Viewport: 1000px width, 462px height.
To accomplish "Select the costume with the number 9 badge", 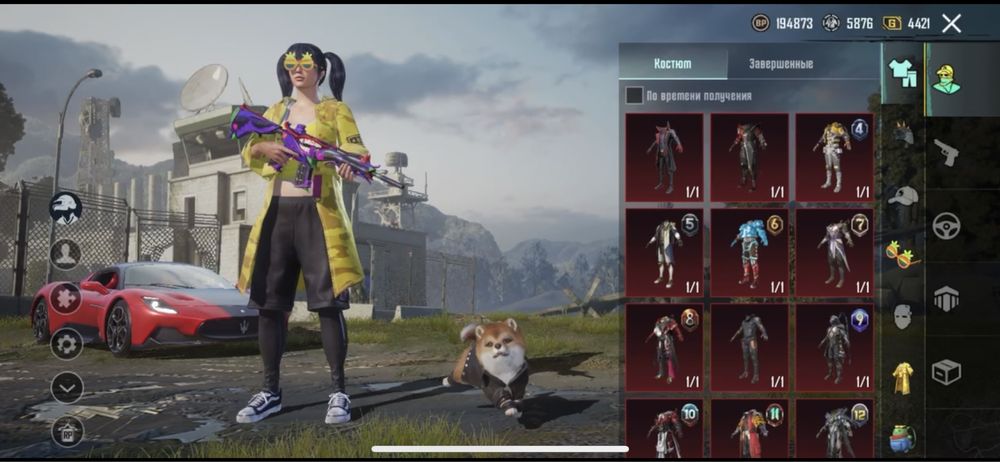I will [834, 347].
